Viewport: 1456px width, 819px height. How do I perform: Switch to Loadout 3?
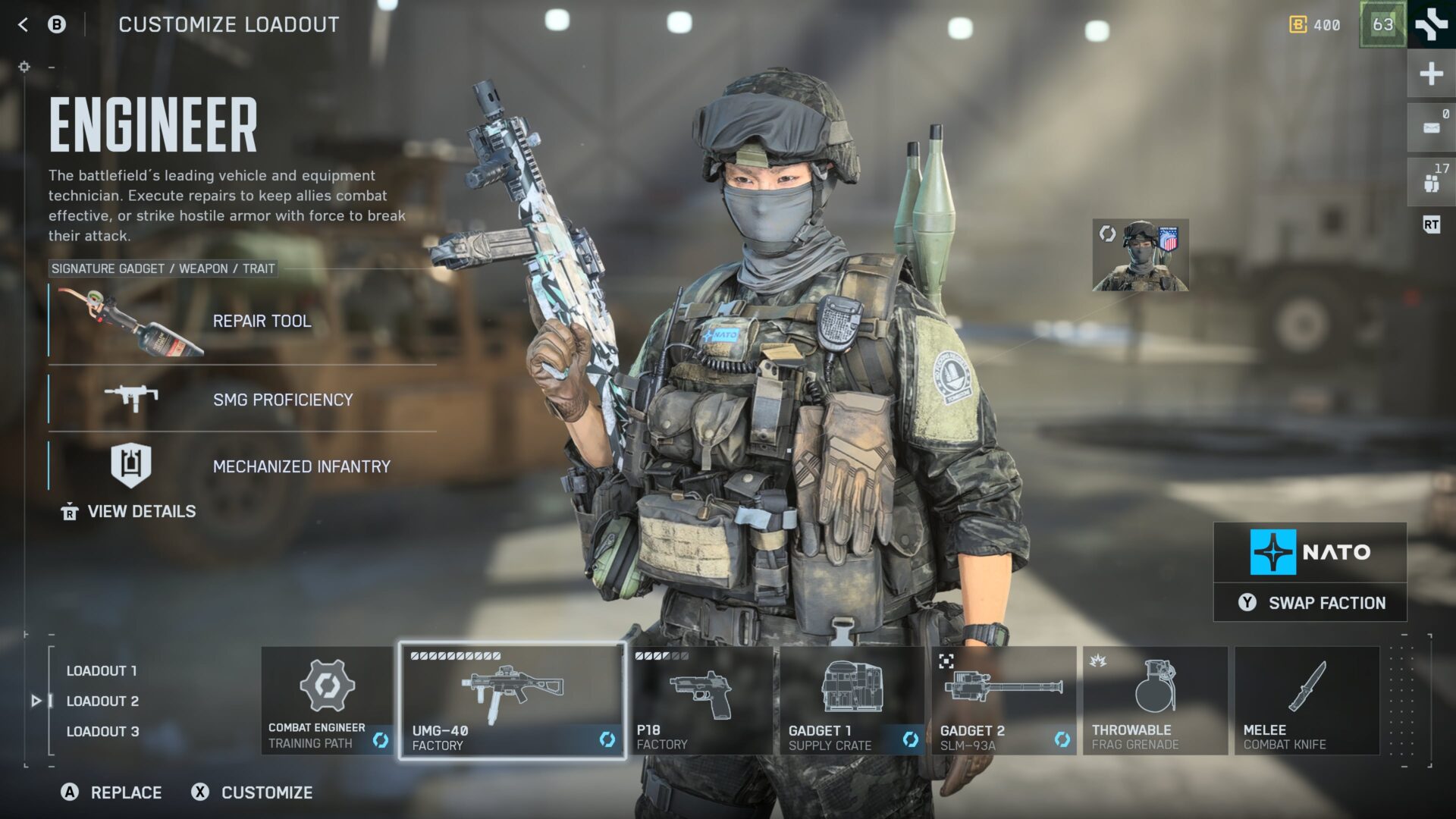(x=102, y=732)
